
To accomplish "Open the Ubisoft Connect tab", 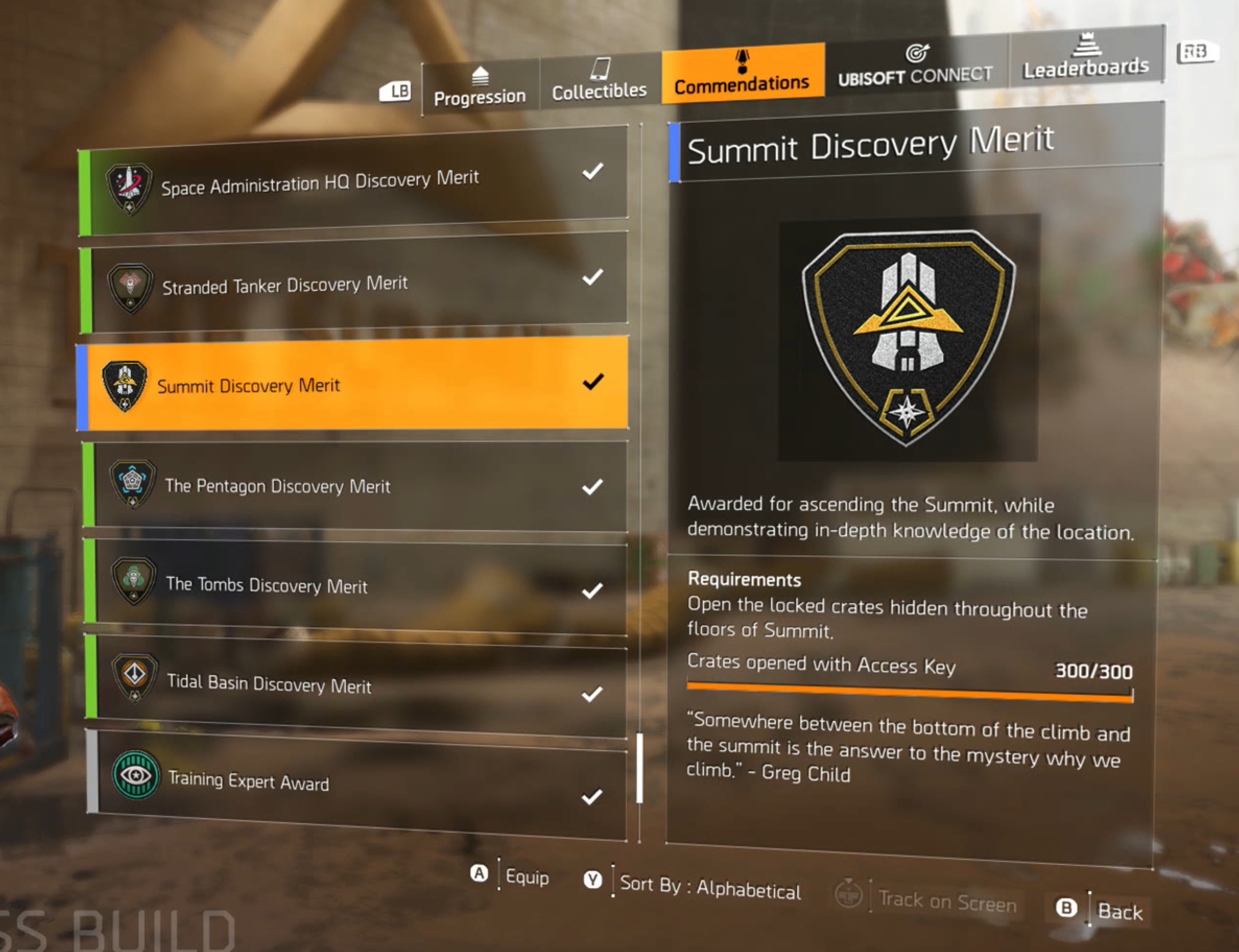I will click(915, 65).
